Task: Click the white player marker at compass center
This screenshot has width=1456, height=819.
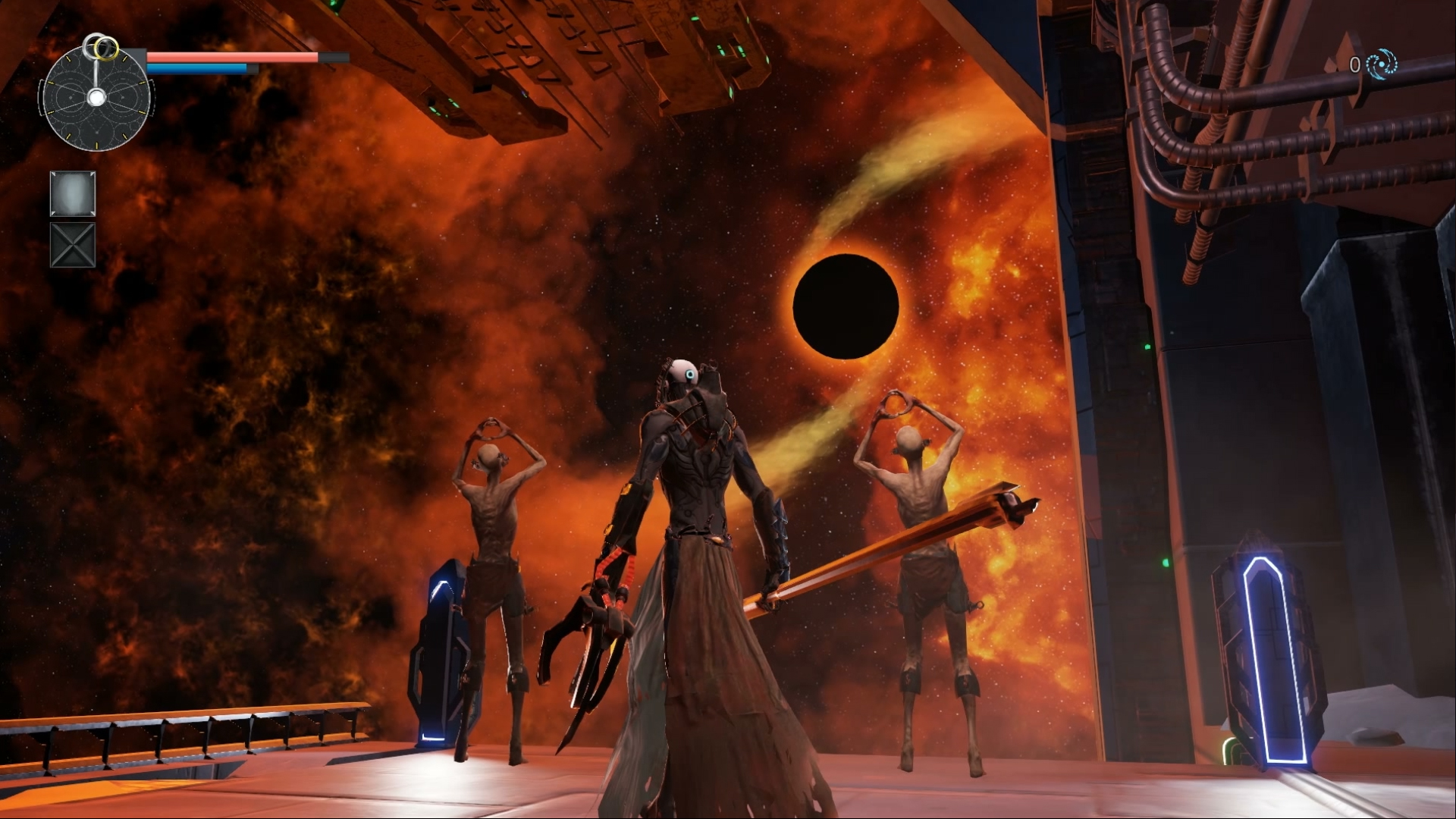Action: (x=97, y=97)
